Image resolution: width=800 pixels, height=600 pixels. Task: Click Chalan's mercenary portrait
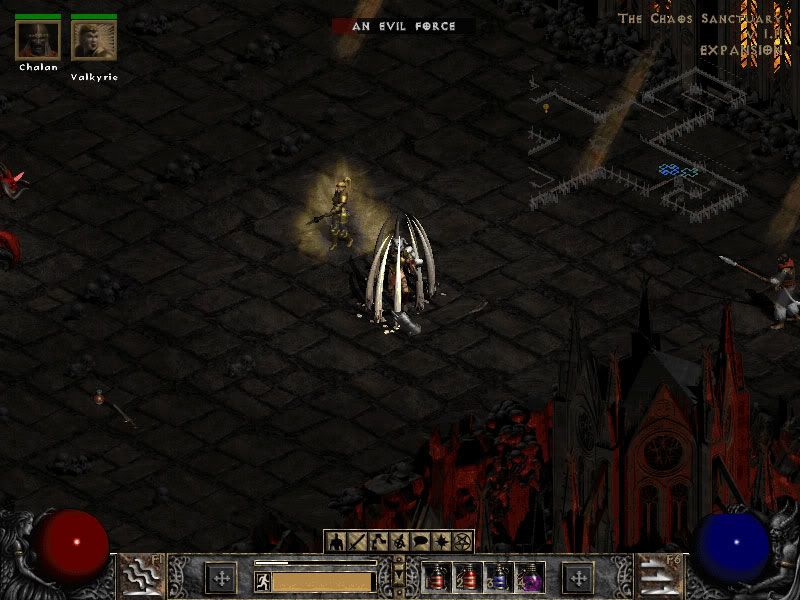[x=38, y=39]
